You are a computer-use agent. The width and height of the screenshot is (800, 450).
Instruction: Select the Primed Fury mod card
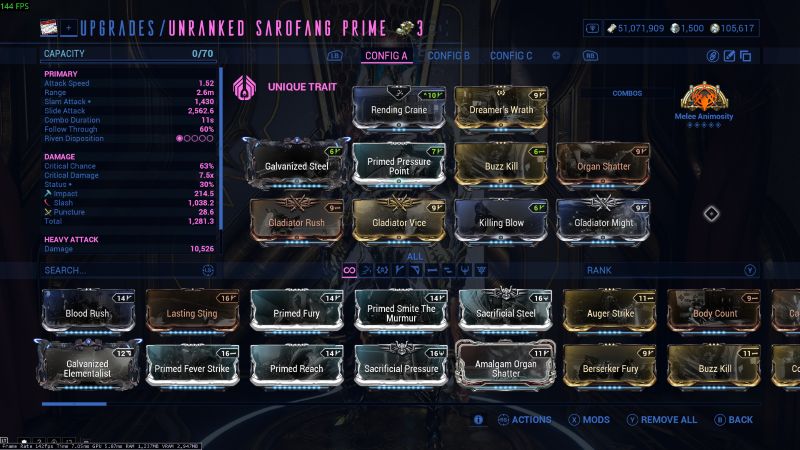click(x=296, y=312)
